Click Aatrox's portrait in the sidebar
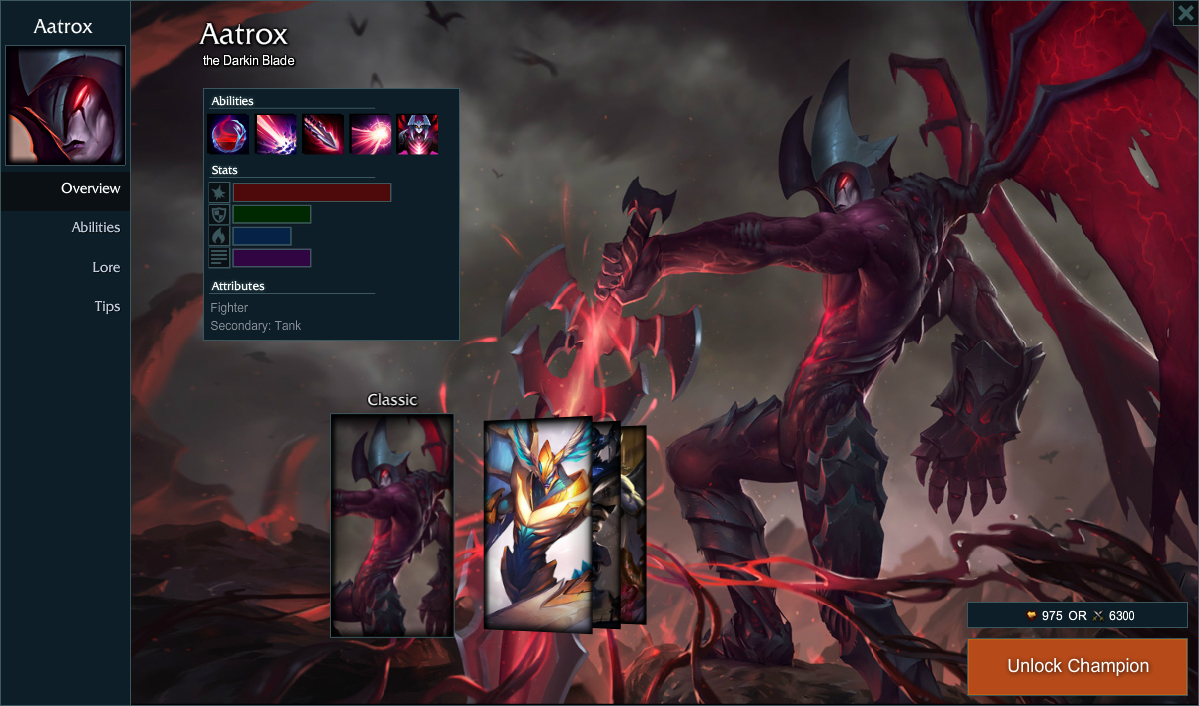The image size is (1199, 706). (x=65, y=105)
